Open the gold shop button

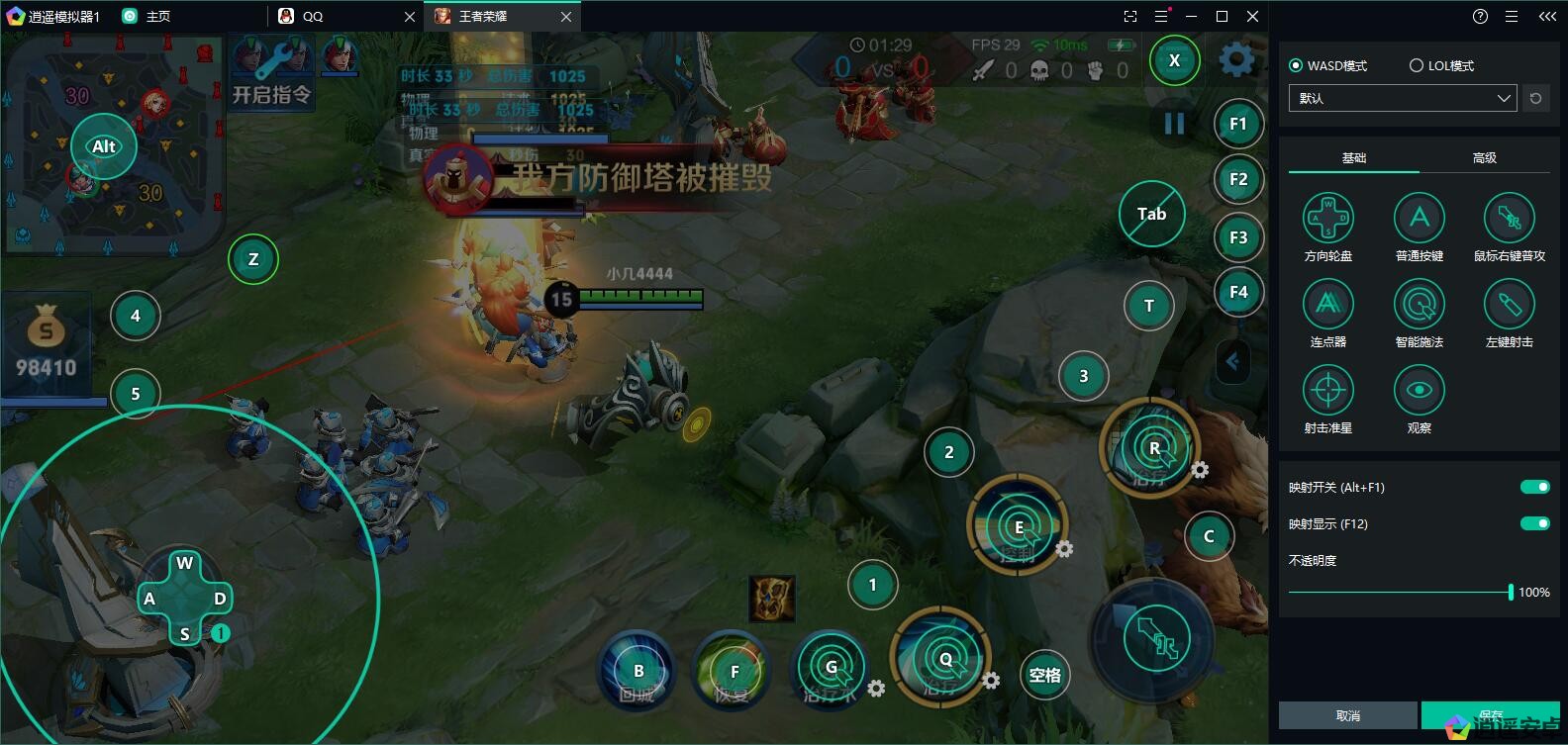46,341
